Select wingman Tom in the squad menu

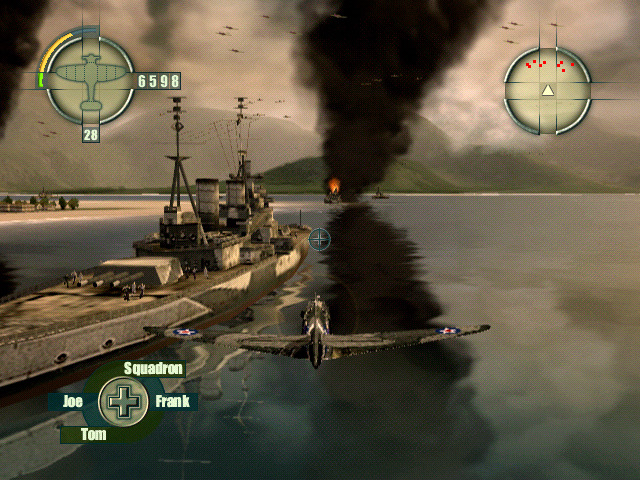pyautogui.click(x=93, y=434)
